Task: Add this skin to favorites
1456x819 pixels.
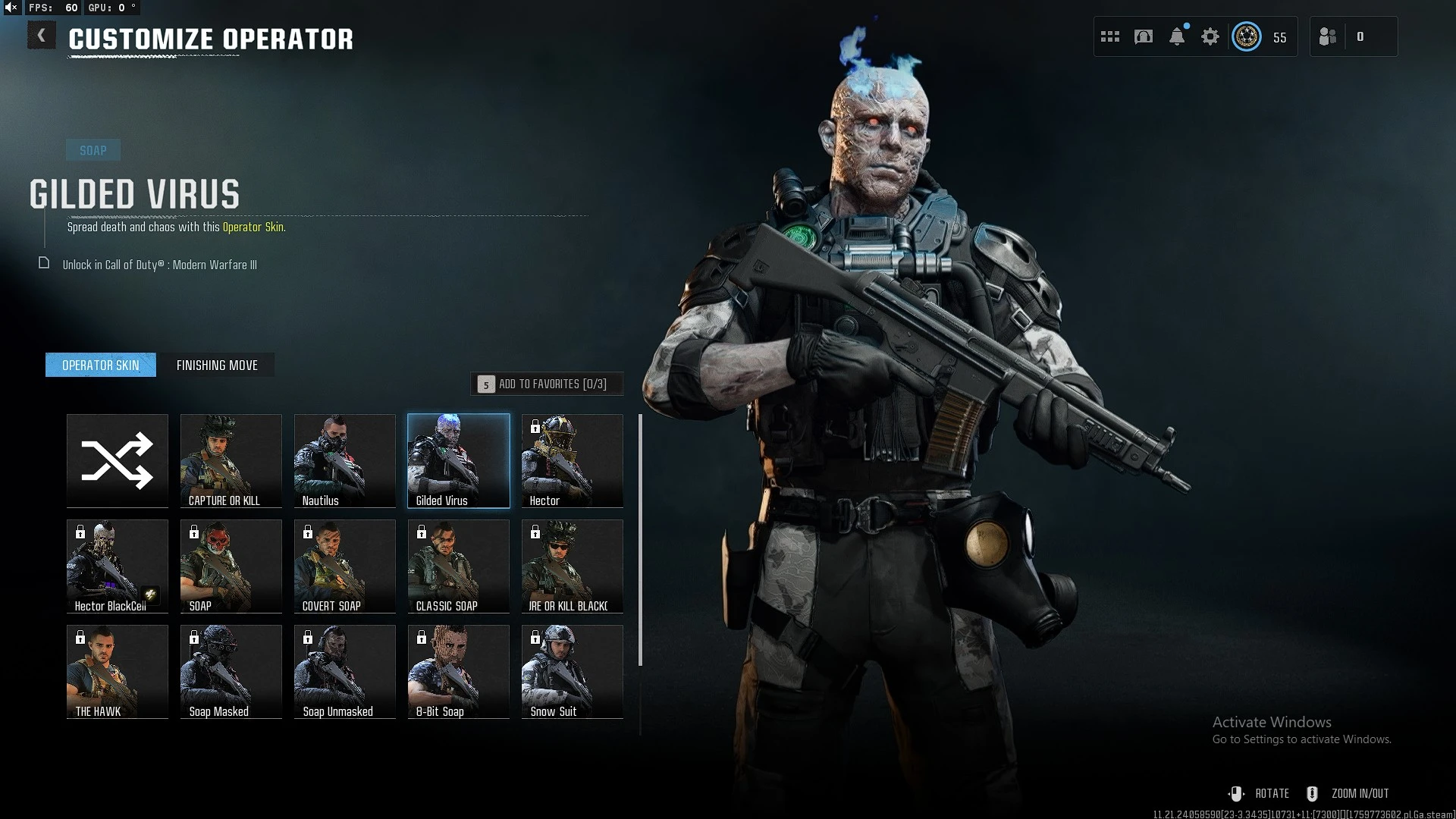Action: tap(547, 384)
